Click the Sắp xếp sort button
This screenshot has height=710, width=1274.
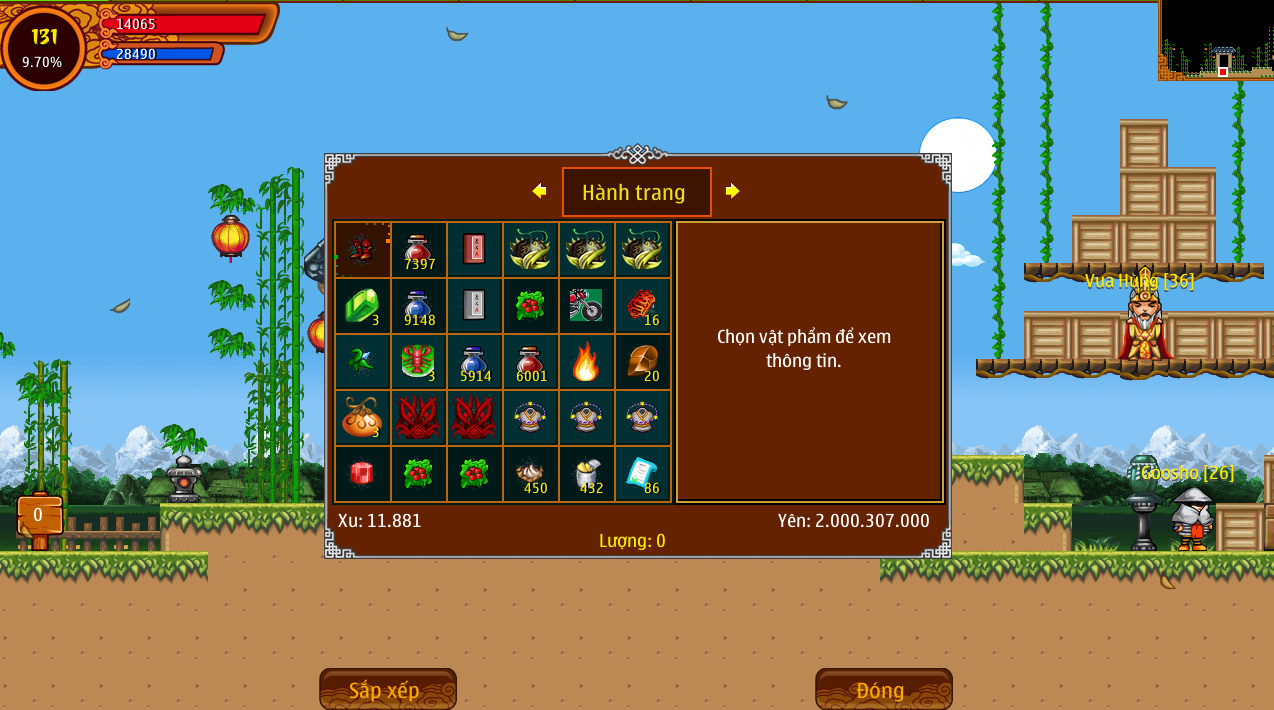tap(387, 690)
